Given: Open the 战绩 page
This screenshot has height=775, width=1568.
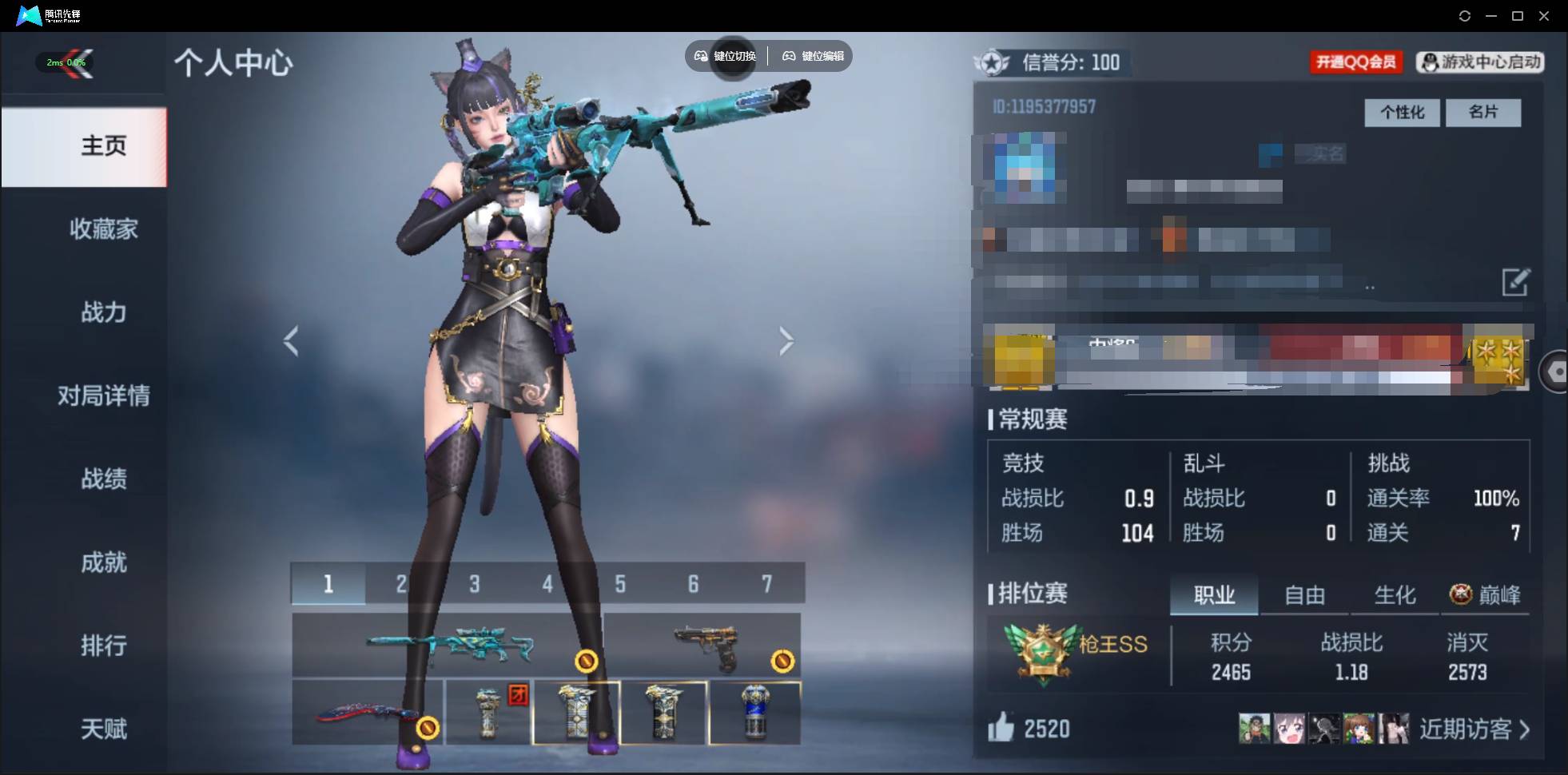Looking at the screenshot, I should point(103,479).
